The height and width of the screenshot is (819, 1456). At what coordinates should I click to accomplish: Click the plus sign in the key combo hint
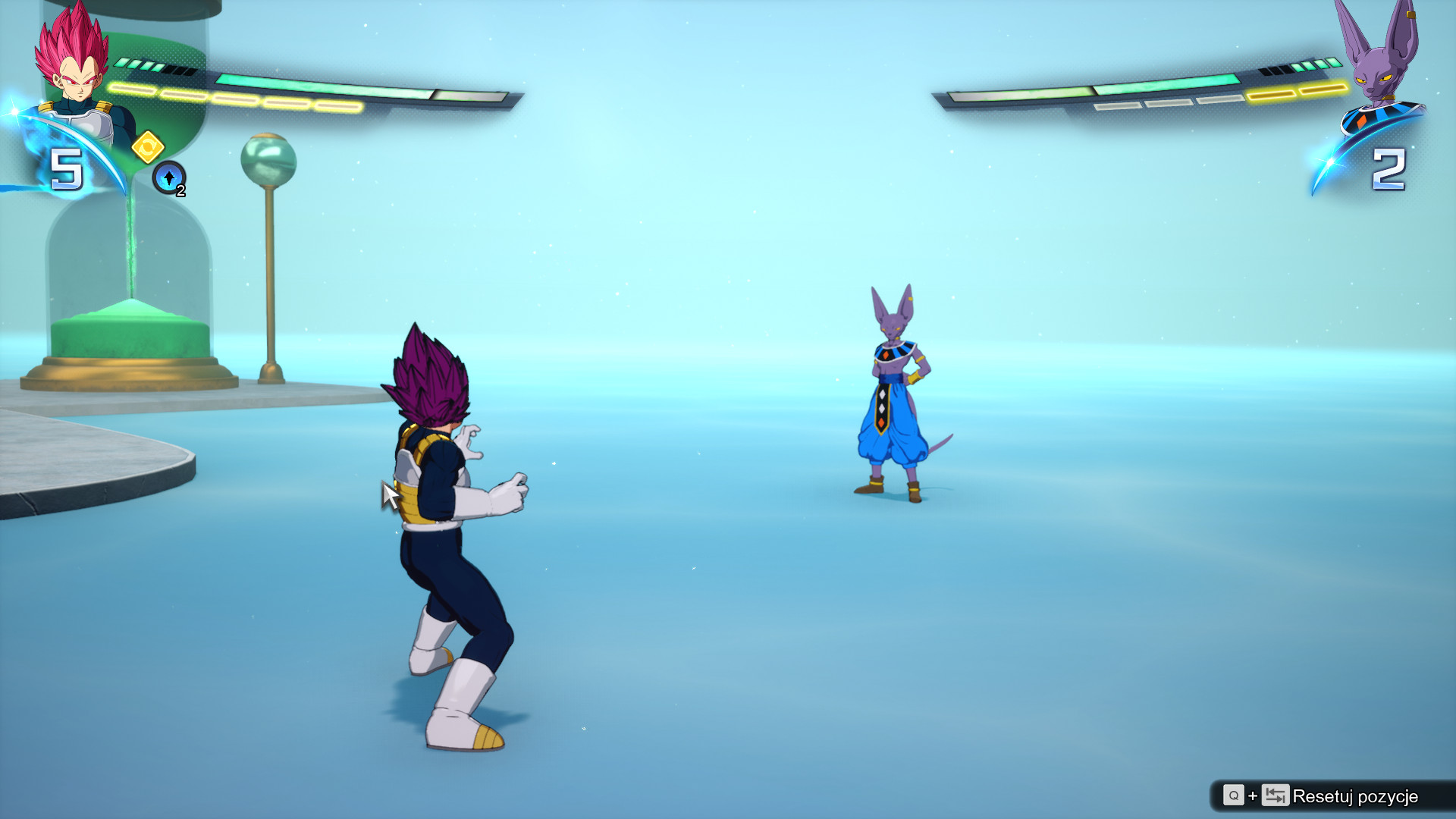point(1253,796)
